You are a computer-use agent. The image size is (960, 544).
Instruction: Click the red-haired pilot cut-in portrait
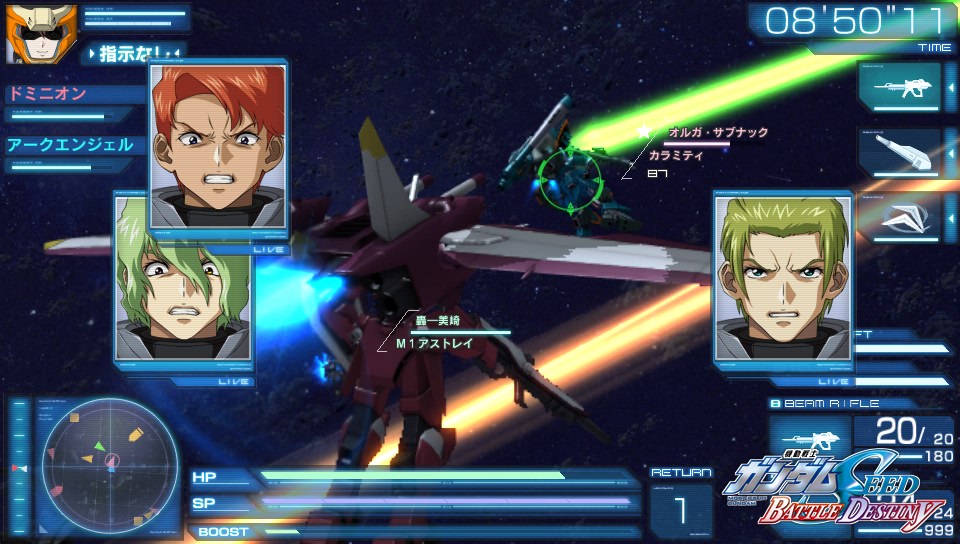[218, 144]
